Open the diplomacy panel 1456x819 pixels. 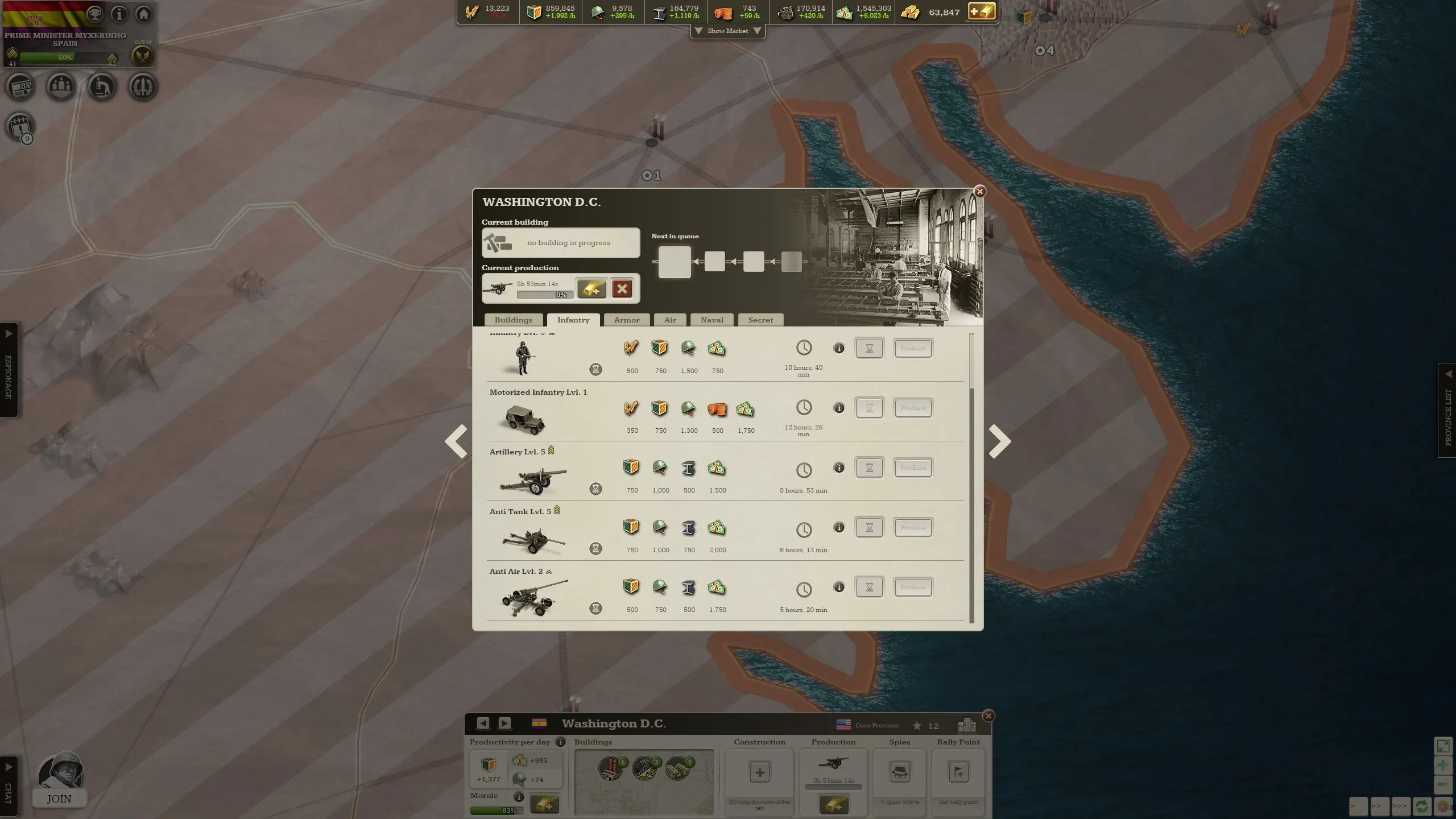coord(61,86)
